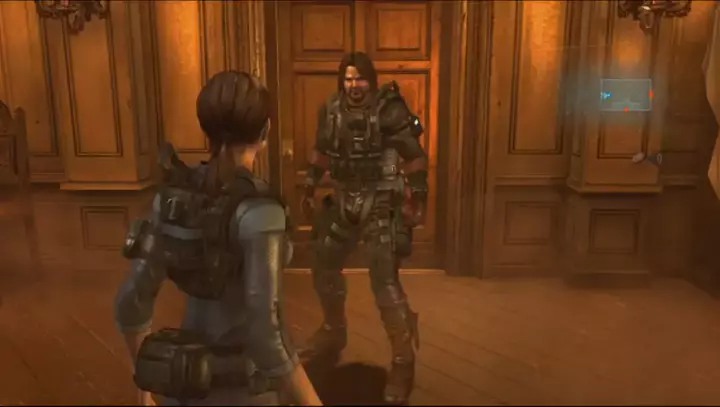Viewport: 720px width, 407px height.
Task: Open the translucent minimap panel
Action: [626, 95]
